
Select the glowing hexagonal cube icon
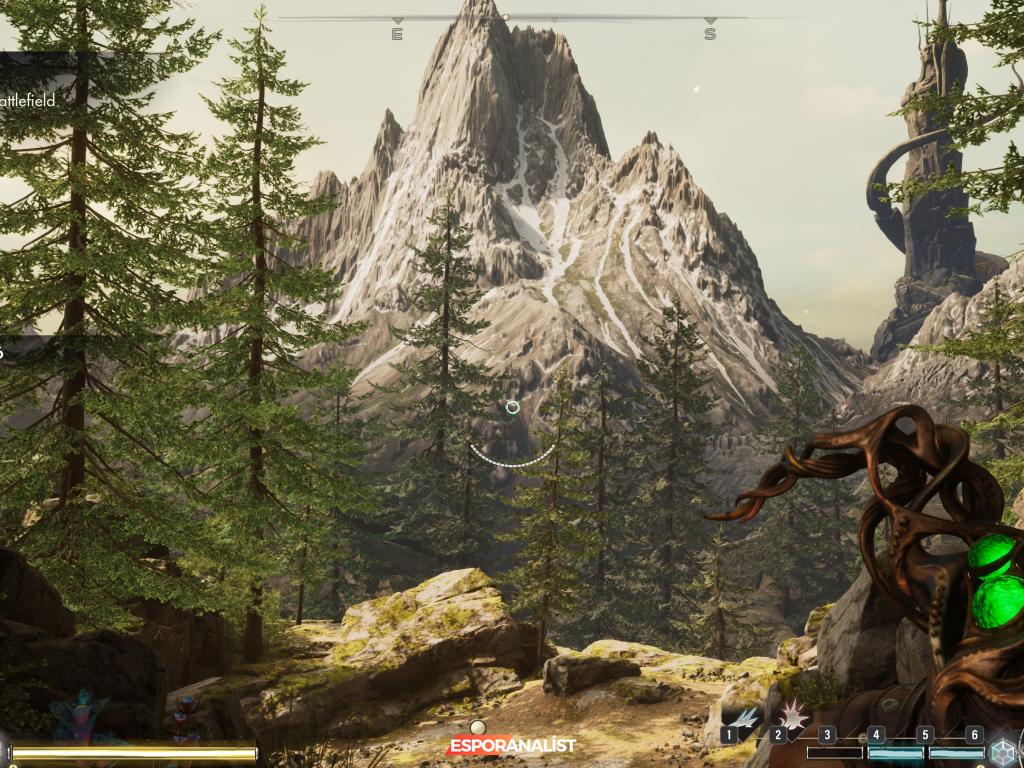pyautogui.click(x=1004, y=752)
